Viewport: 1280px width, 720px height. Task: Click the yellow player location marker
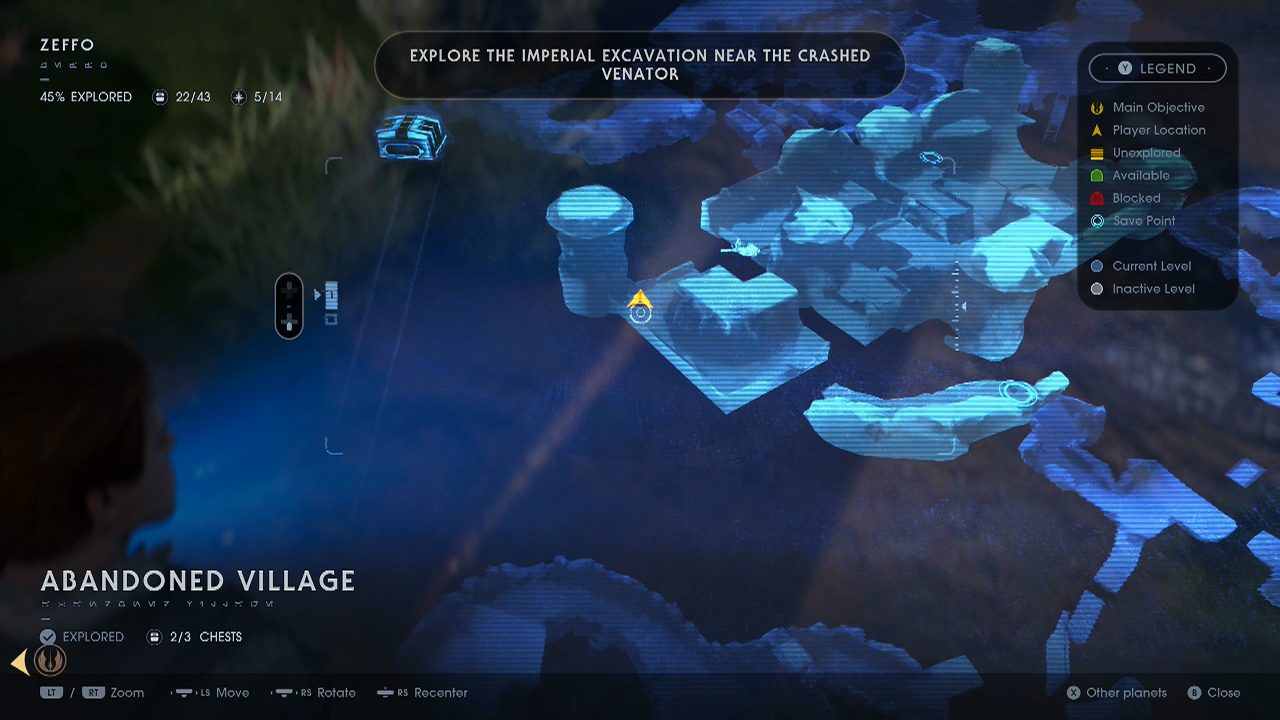point(639,299)
